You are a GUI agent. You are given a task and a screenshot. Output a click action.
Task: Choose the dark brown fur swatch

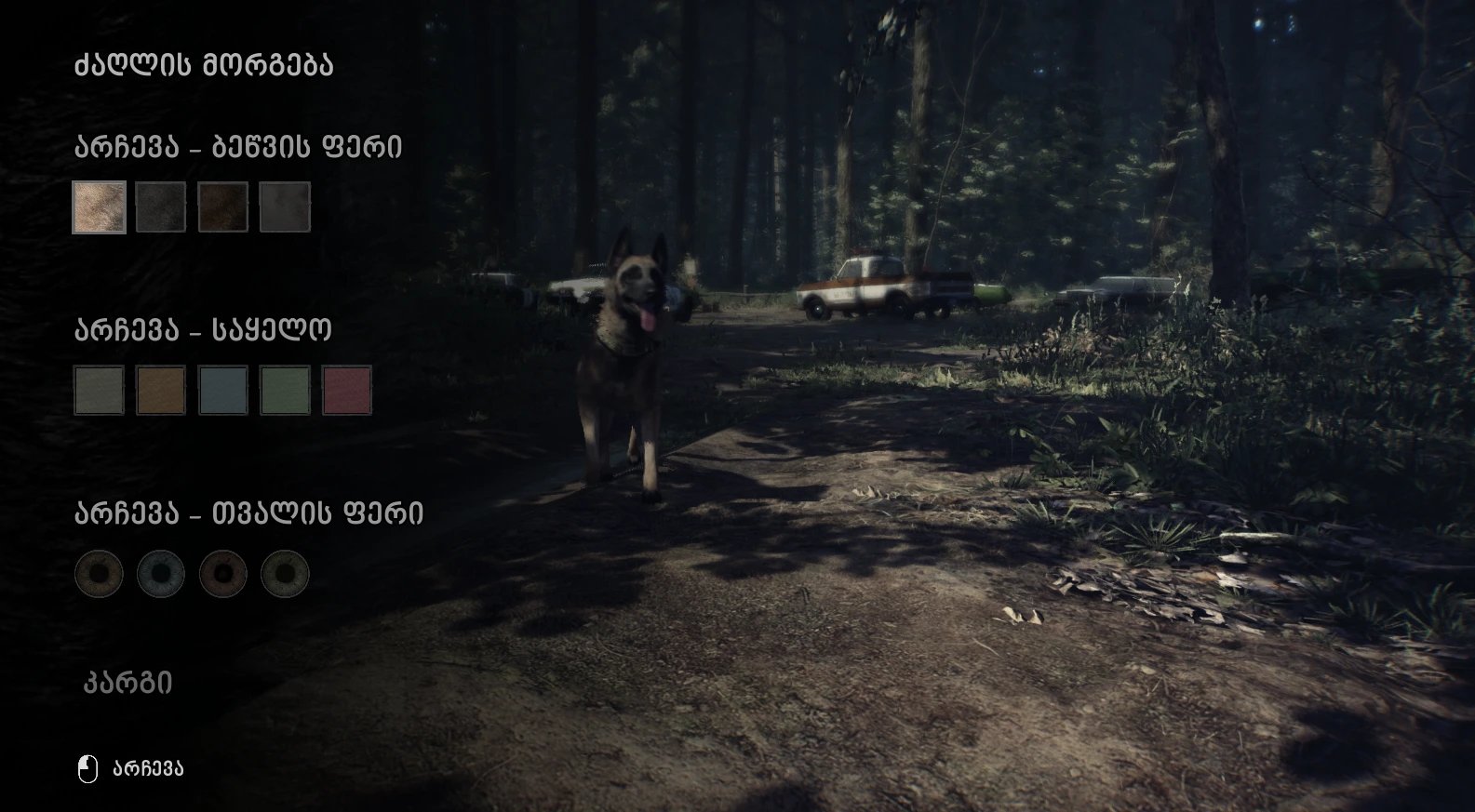coord(223,206)
